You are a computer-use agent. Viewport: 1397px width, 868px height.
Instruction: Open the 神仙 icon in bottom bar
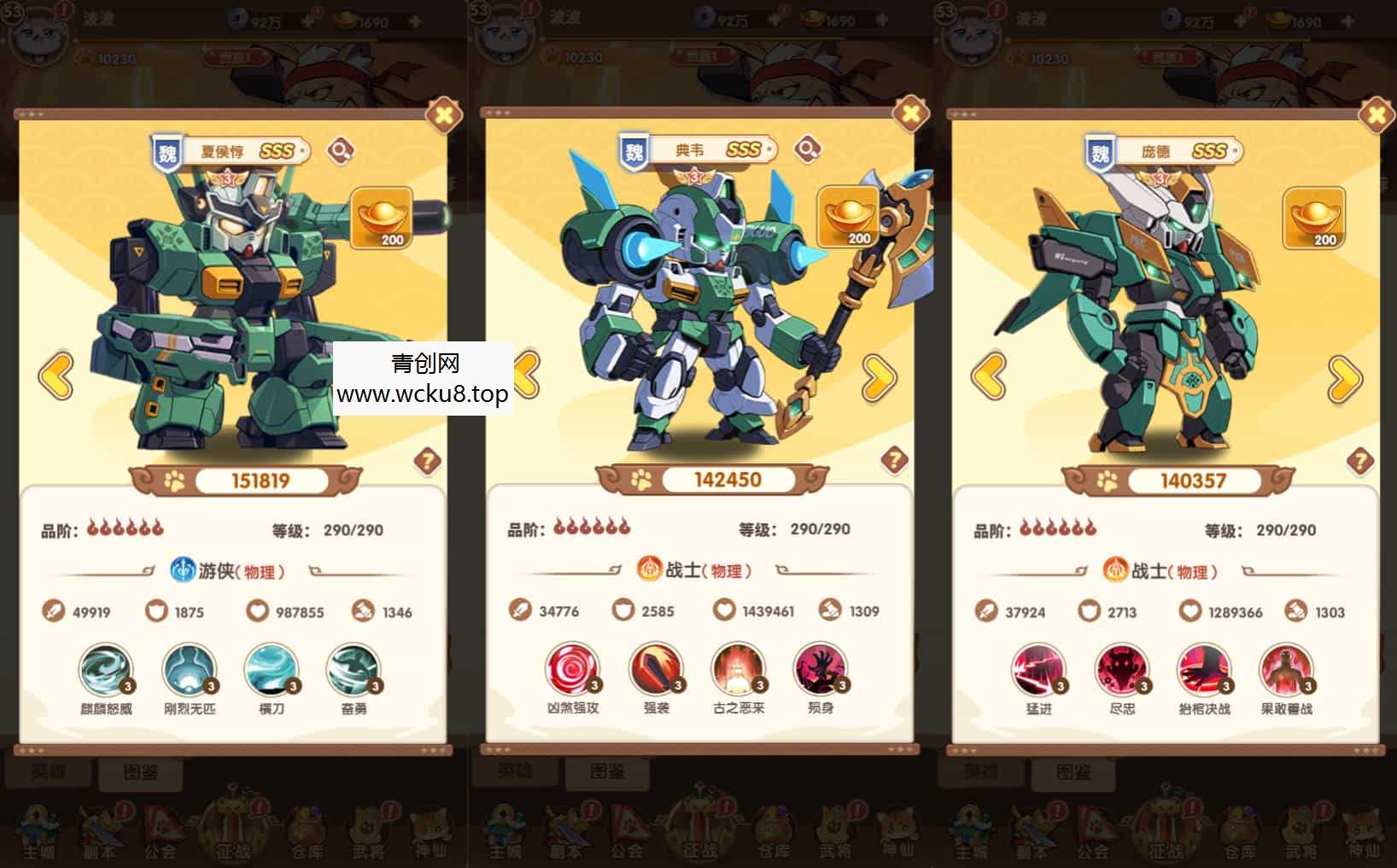click(x=431, y=830)
